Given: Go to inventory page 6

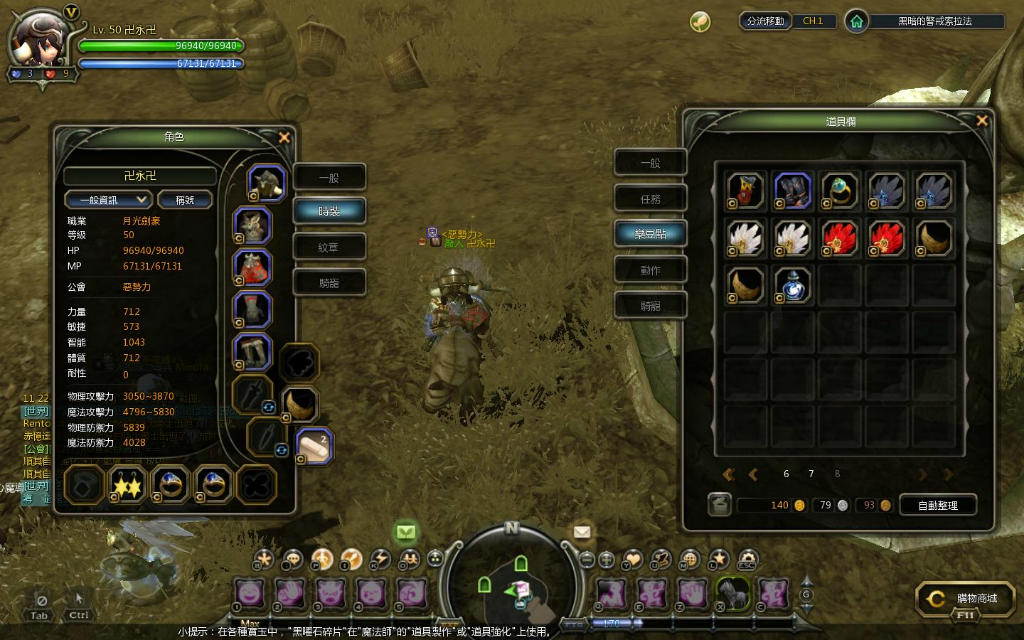Looking at the screenshot, I should point(786,474).
